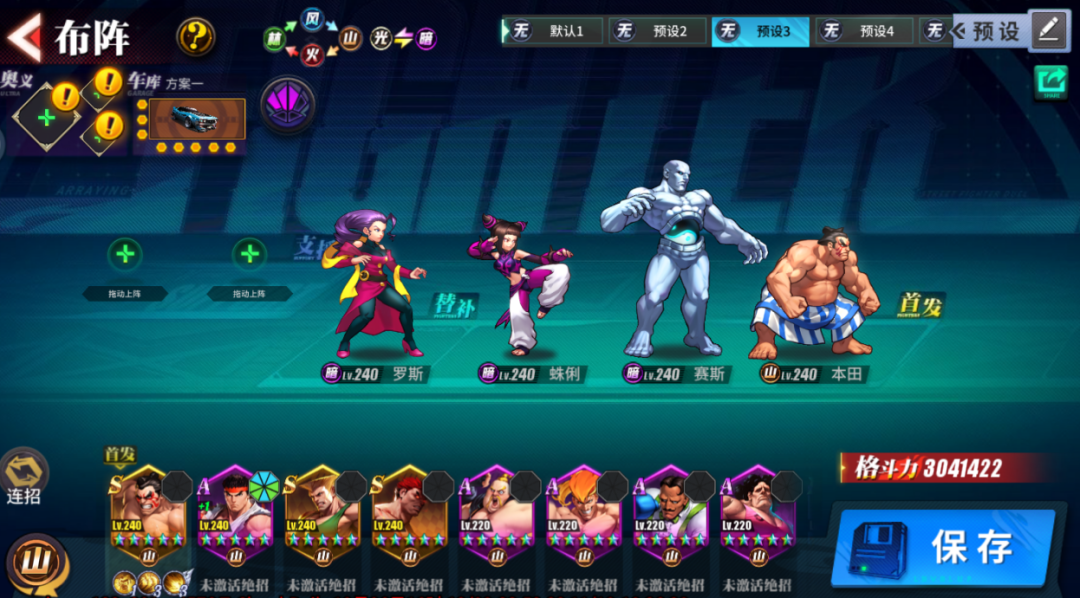
Task: Share the lineup with green share icon
Action: (1050, 82)
